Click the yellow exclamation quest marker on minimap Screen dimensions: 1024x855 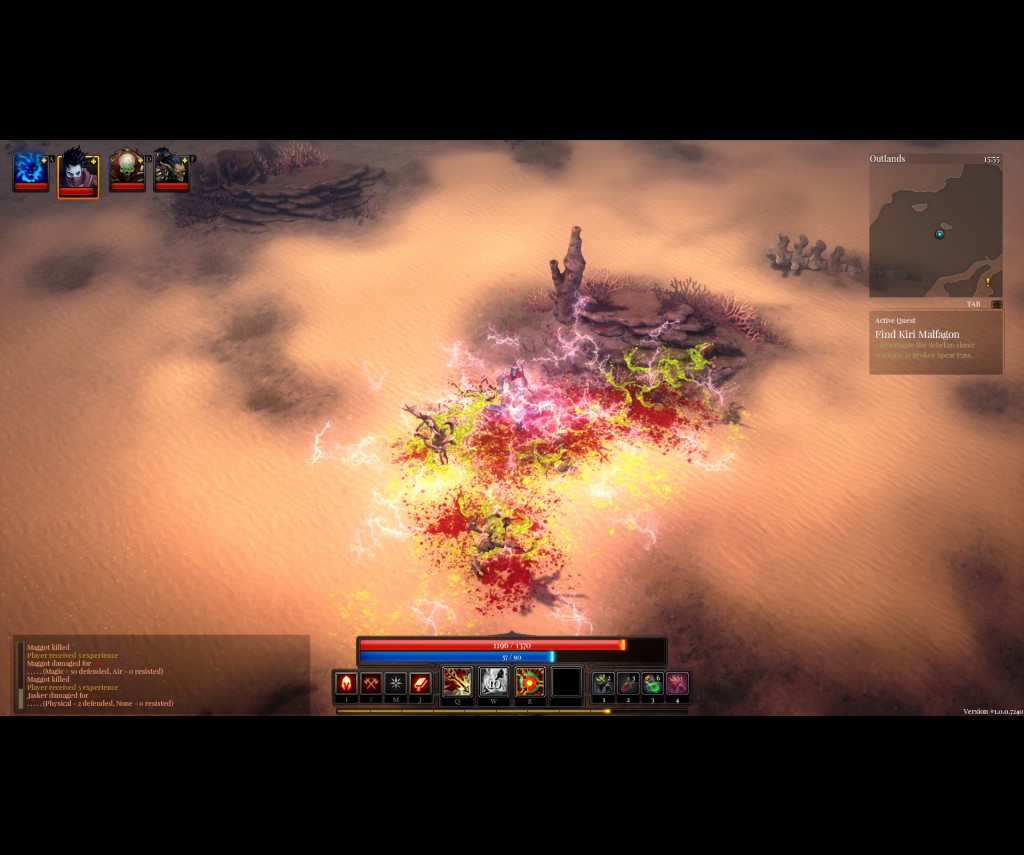pos(987,282)
